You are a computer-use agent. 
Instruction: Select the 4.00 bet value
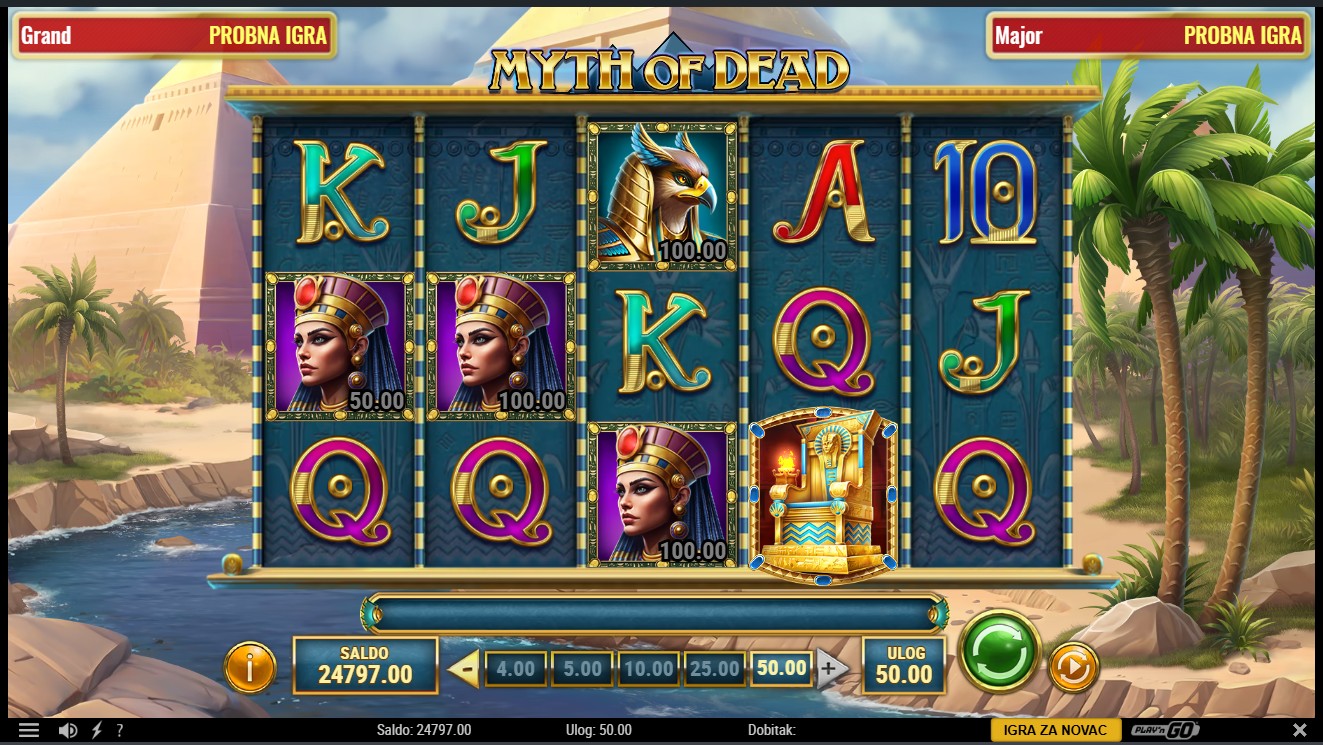click(516, 668)
